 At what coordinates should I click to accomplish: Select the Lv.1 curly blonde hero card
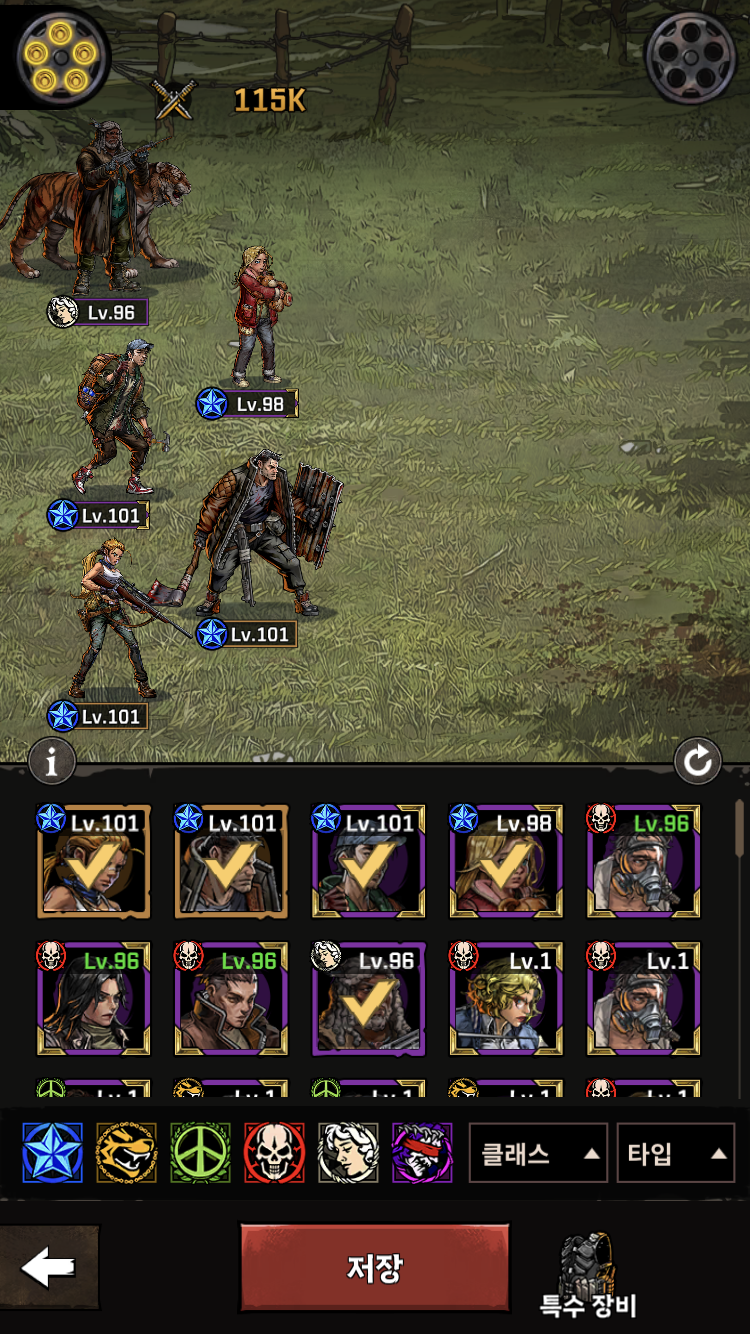[506, 999]
